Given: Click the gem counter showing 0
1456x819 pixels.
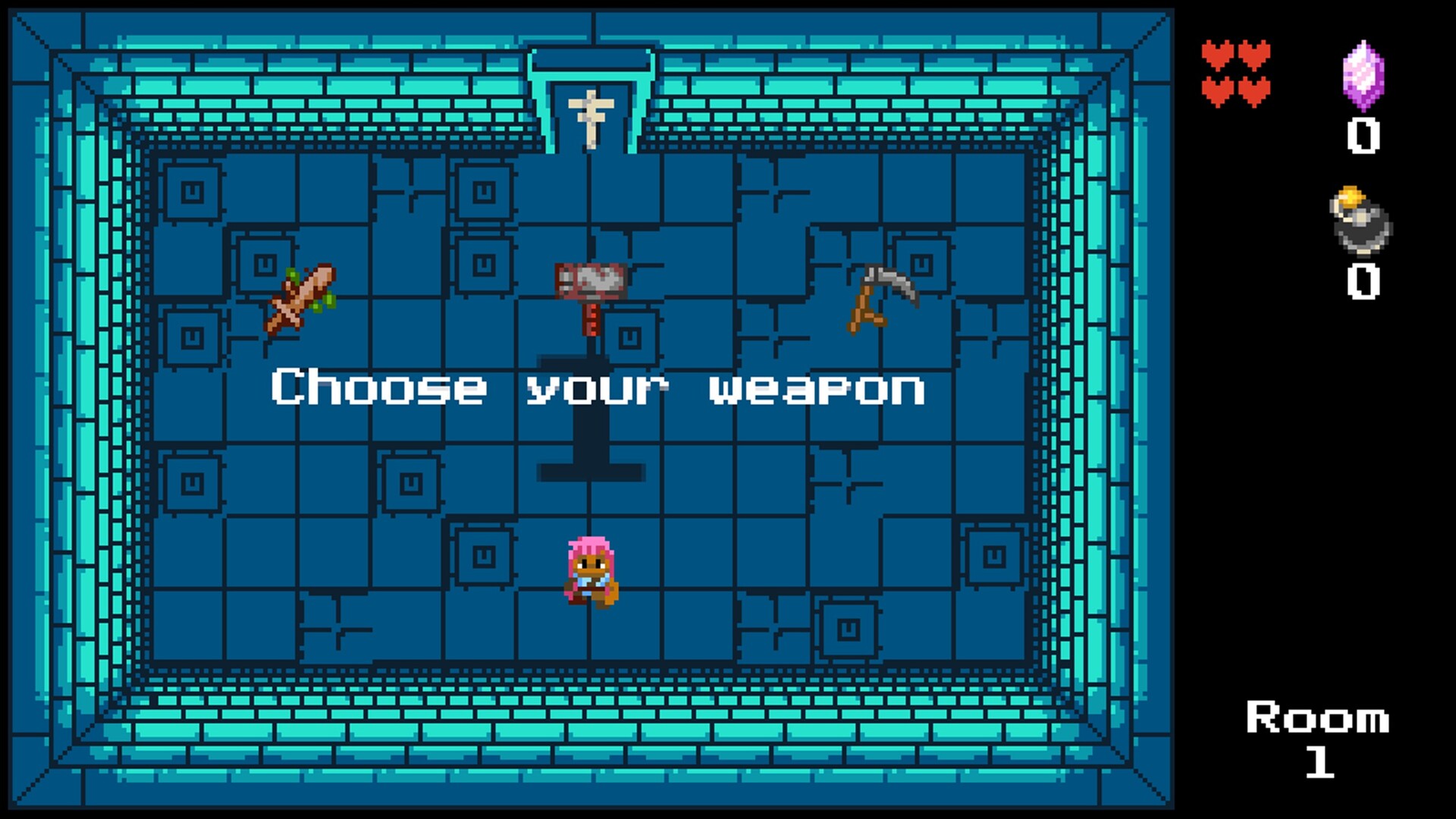Looking at the screenshot, I should 1365,136.
